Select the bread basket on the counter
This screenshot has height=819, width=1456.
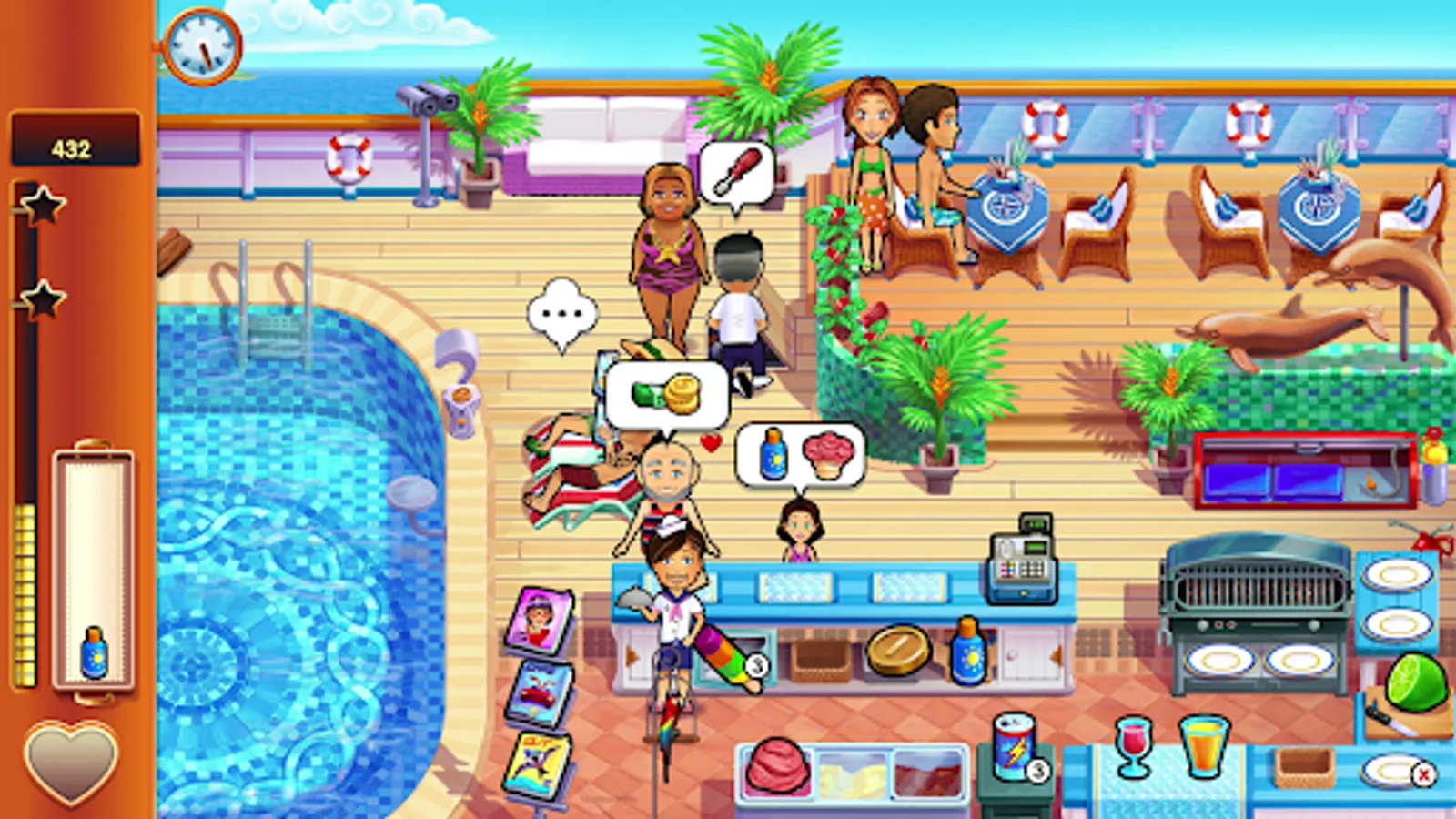pyautogui.click(x=819, y=655)
